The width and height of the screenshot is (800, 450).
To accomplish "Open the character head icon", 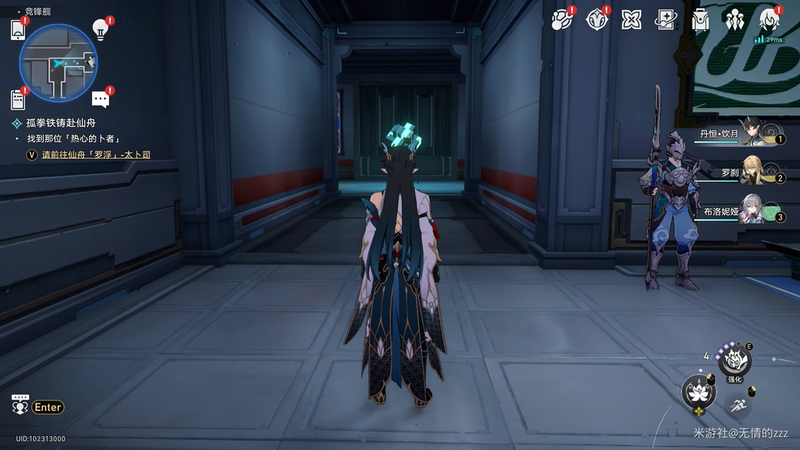I will [770, 19].
